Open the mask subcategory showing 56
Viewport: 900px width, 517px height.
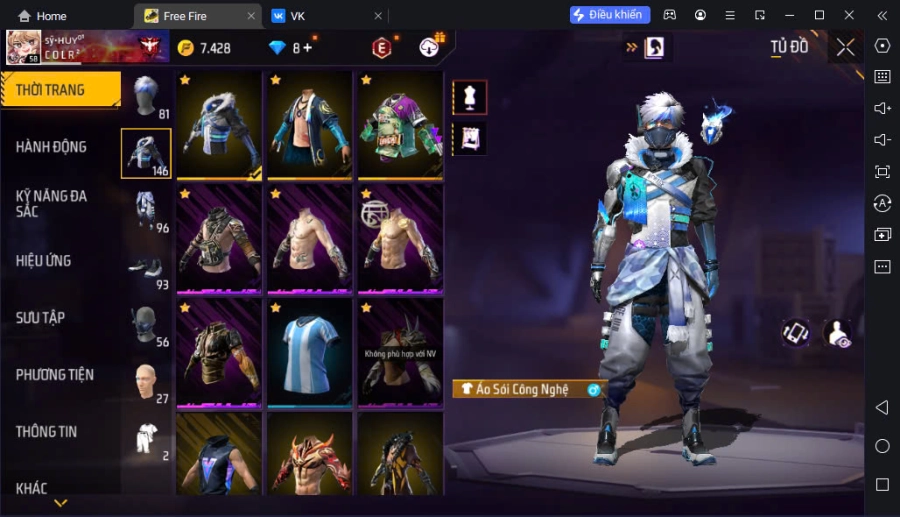[146, 326]
